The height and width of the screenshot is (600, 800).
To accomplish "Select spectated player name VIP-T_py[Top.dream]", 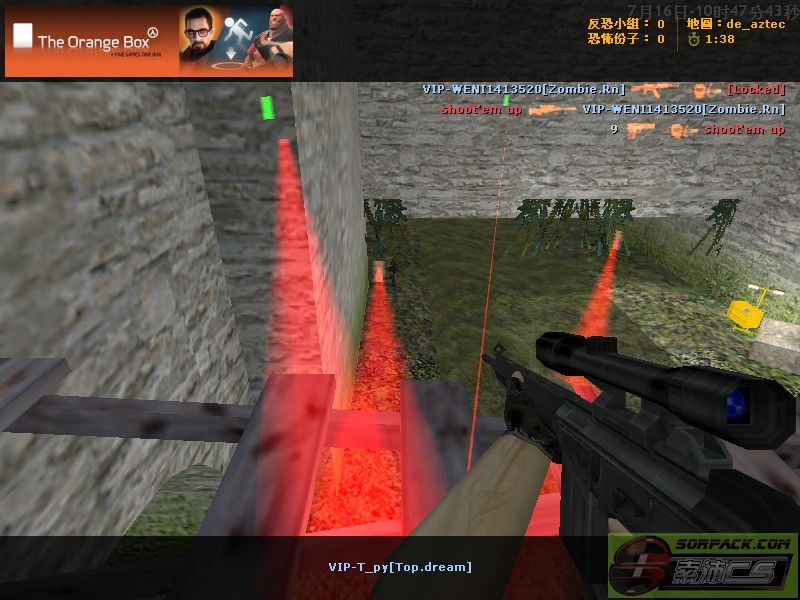I will [400, 567].
